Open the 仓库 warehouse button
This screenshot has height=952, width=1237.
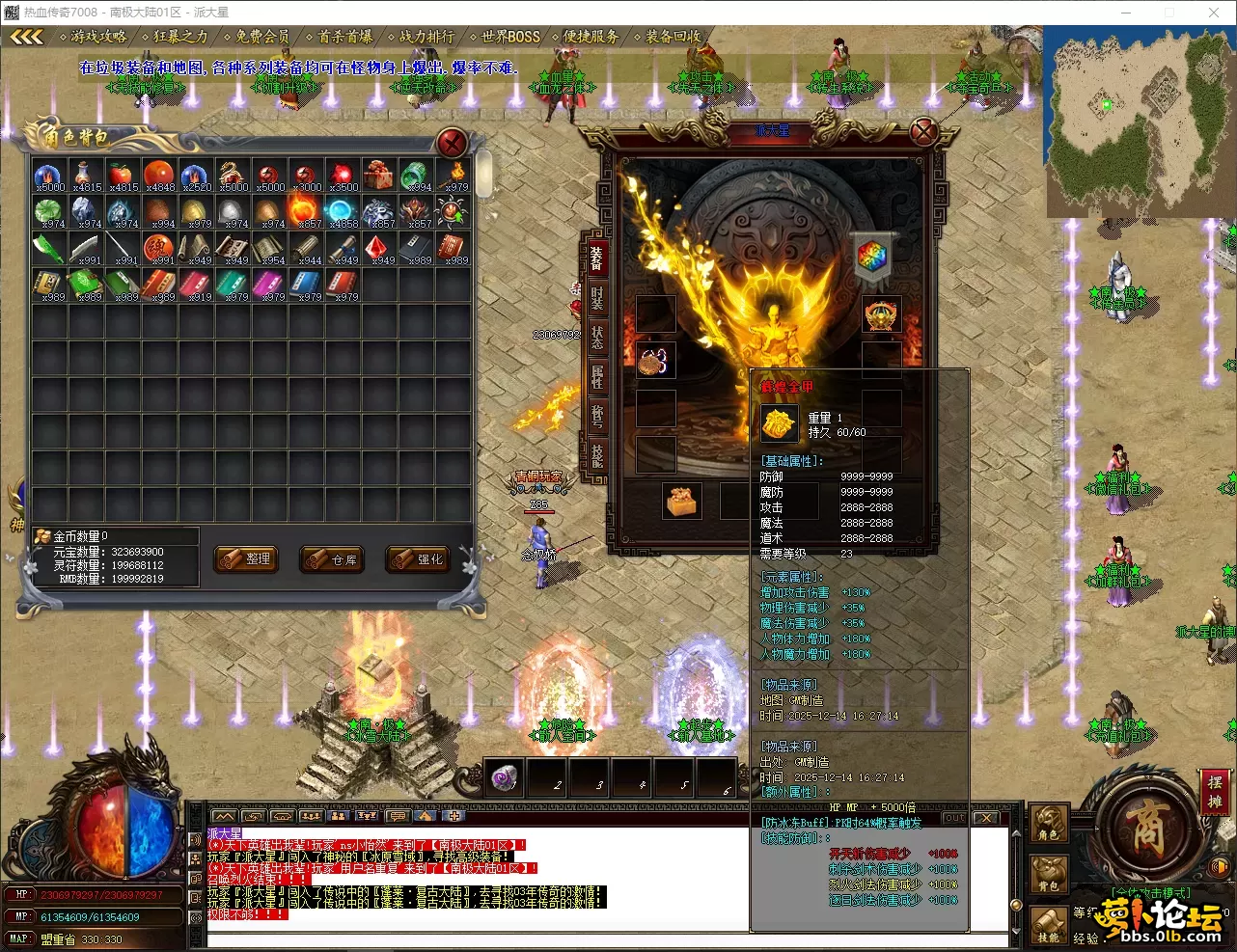[333, 559]
